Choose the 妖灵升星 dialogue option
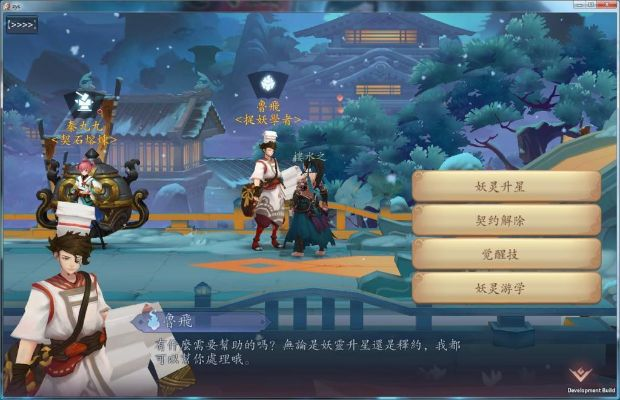Screen dimensions: 620x400 507,186
